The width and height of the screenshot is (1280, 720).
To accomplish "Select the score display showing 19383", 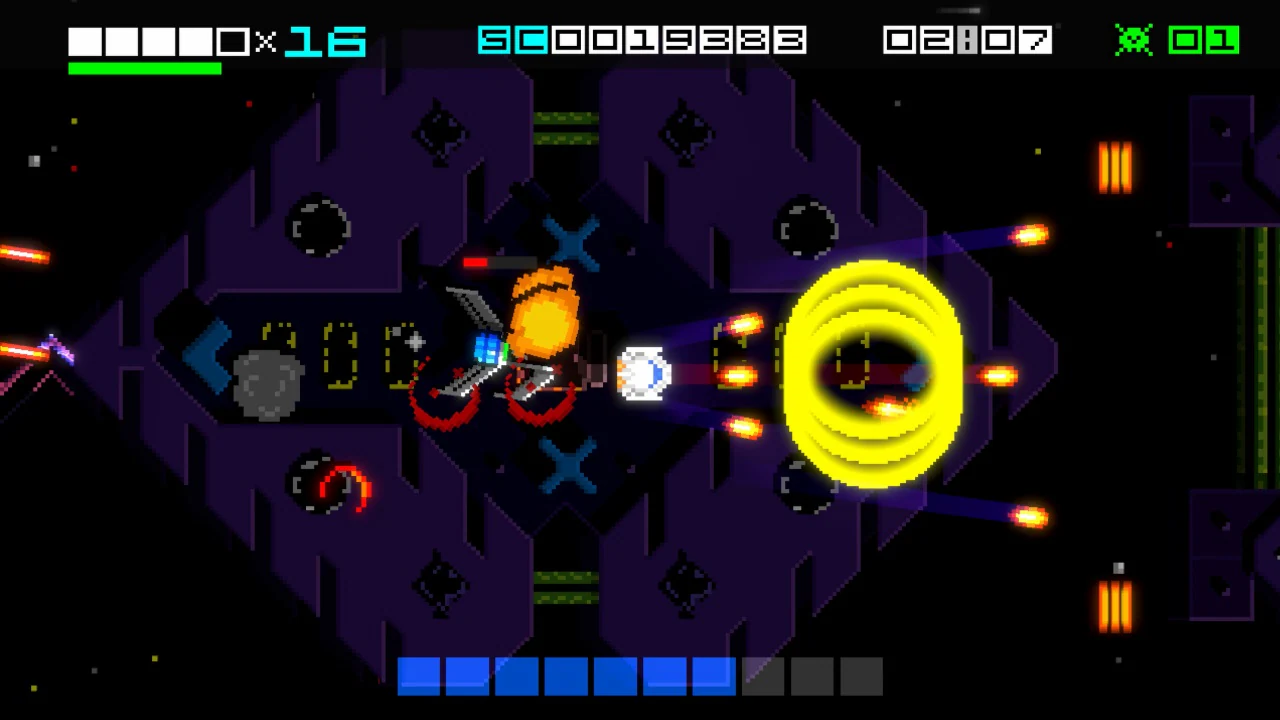I will (643, 40).
